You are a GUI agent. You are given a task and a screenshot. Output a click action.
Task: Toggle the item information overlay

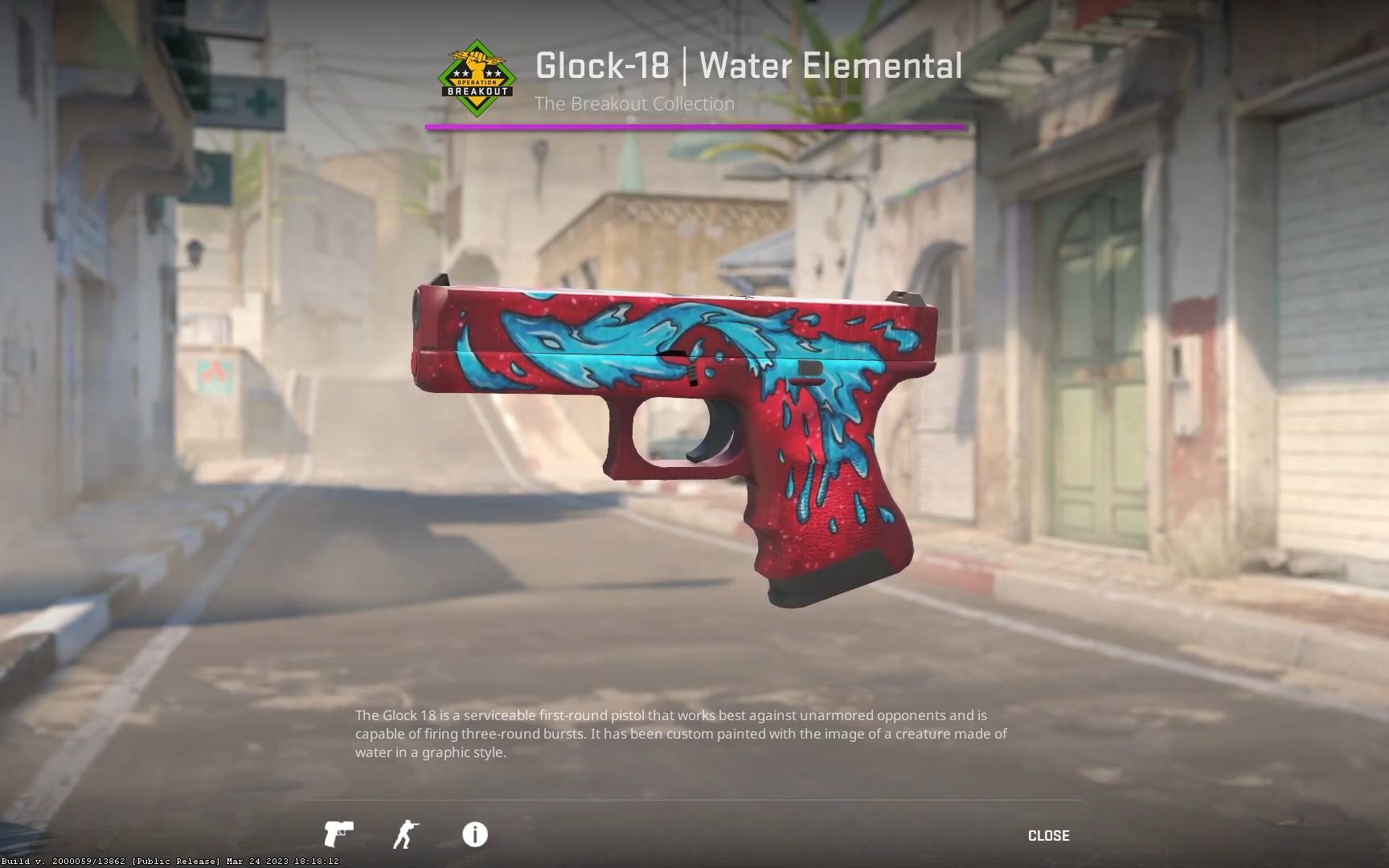[x=475, y=835]
